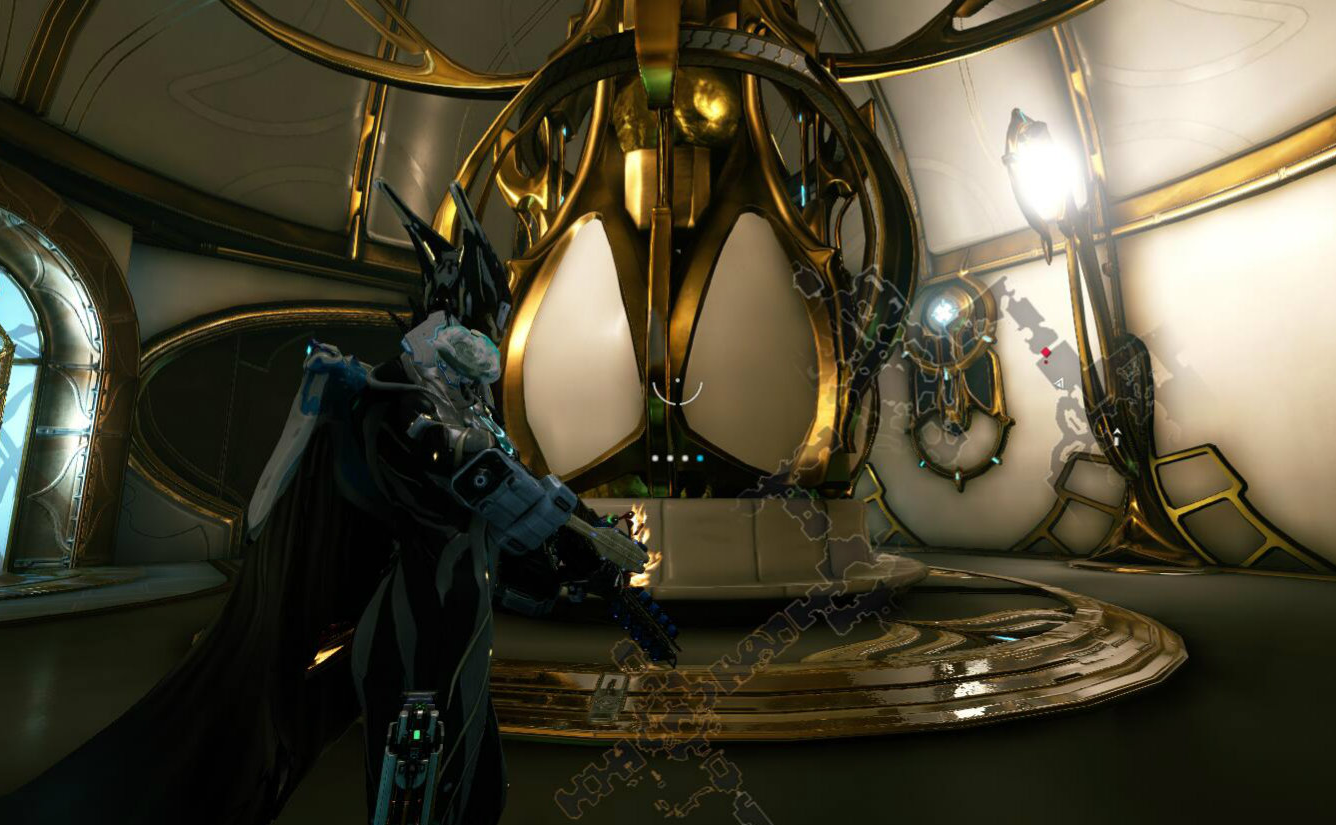This screenshot has height=825, width=1336.
Task: Click the hollow white triangle map marker
Action: point(1059,382)
